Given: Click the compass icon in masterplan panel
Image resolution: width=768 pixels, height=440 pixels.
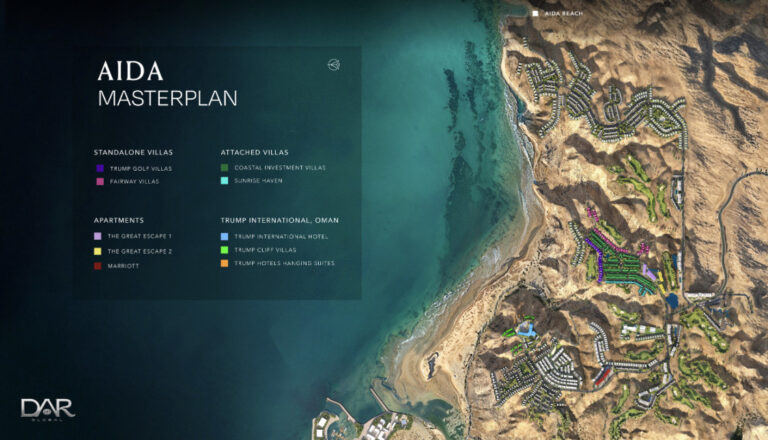Looking at the screenshot, I should point(333,65).
